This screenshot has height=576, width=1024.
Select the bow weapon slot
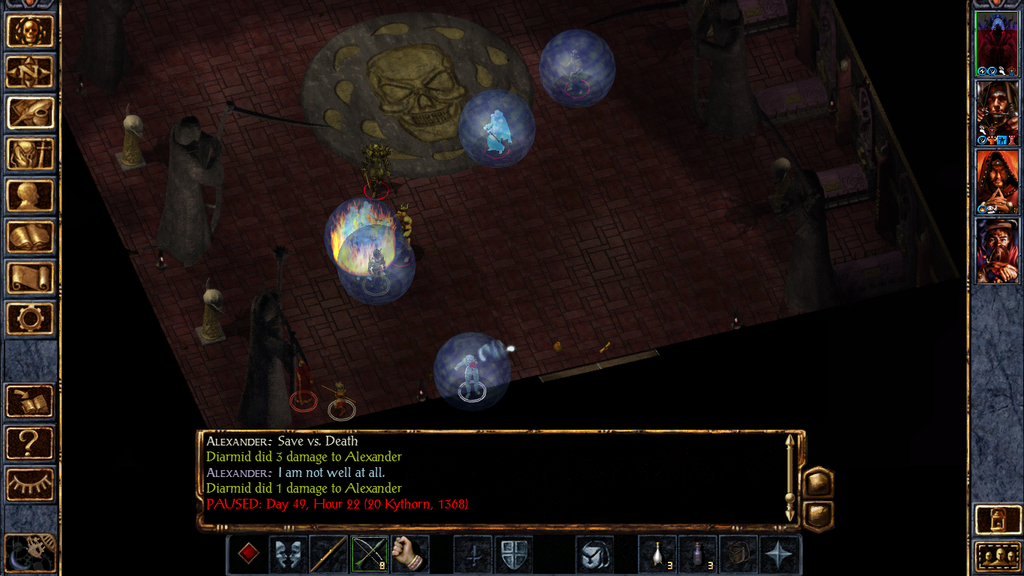(x=369, y=554)
